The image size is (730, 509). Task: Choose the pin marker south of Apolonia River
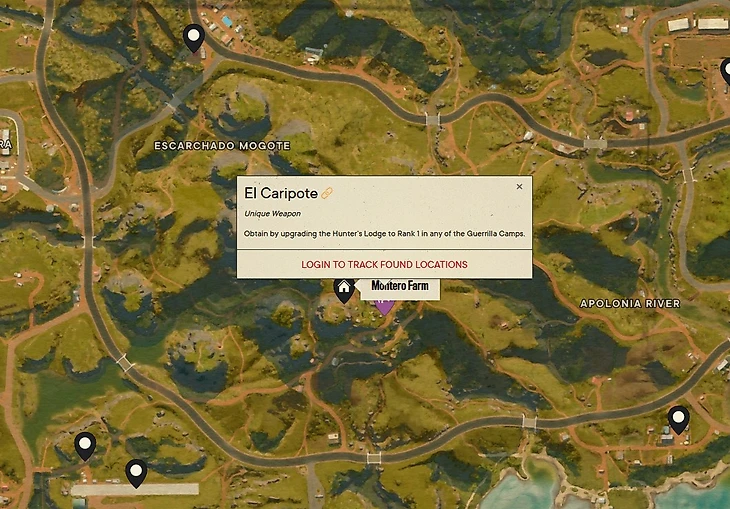tap(678, 419)
